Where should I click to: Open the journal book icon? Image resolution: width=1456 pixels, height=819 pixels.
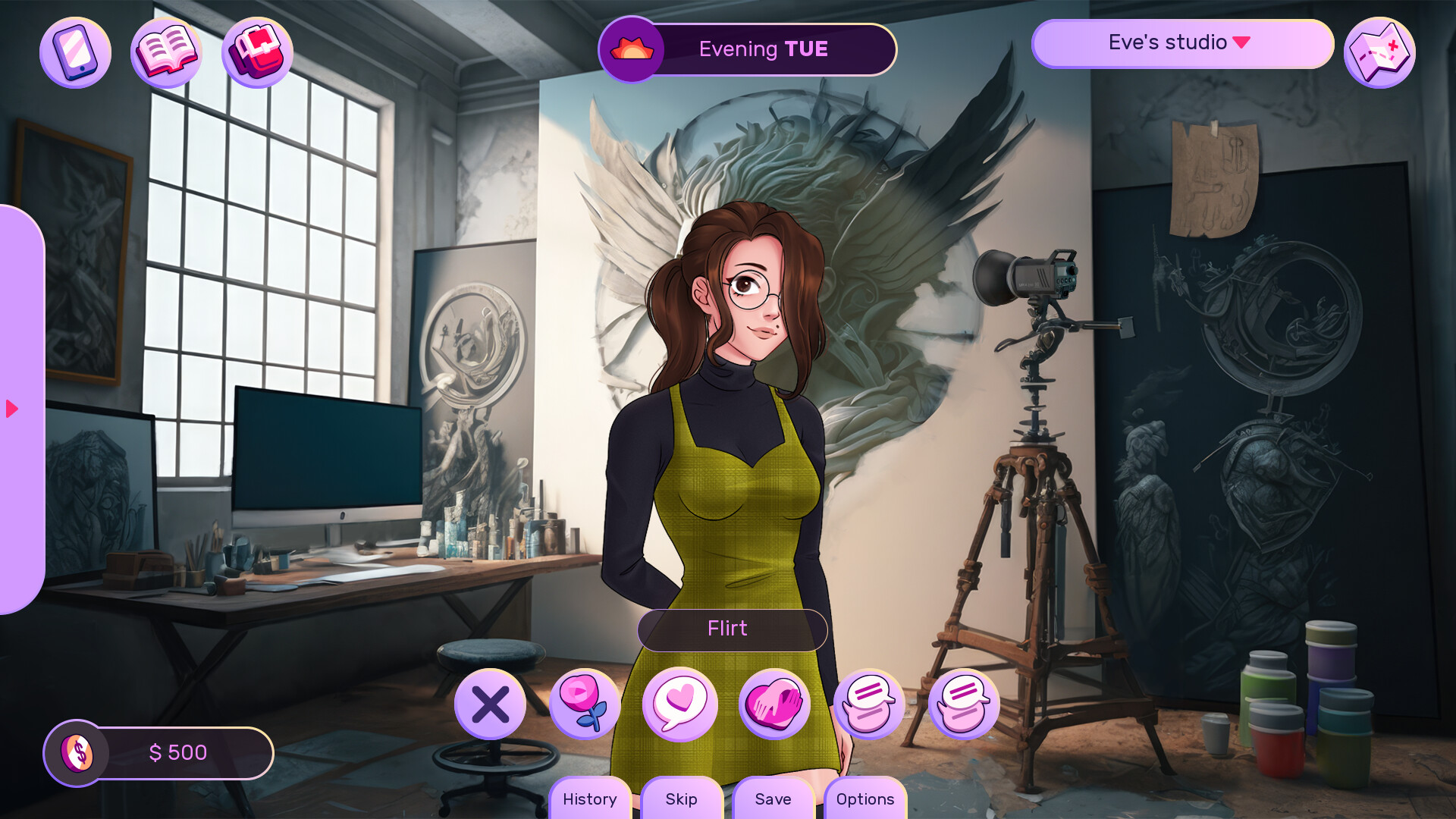[x=167, y=52]
